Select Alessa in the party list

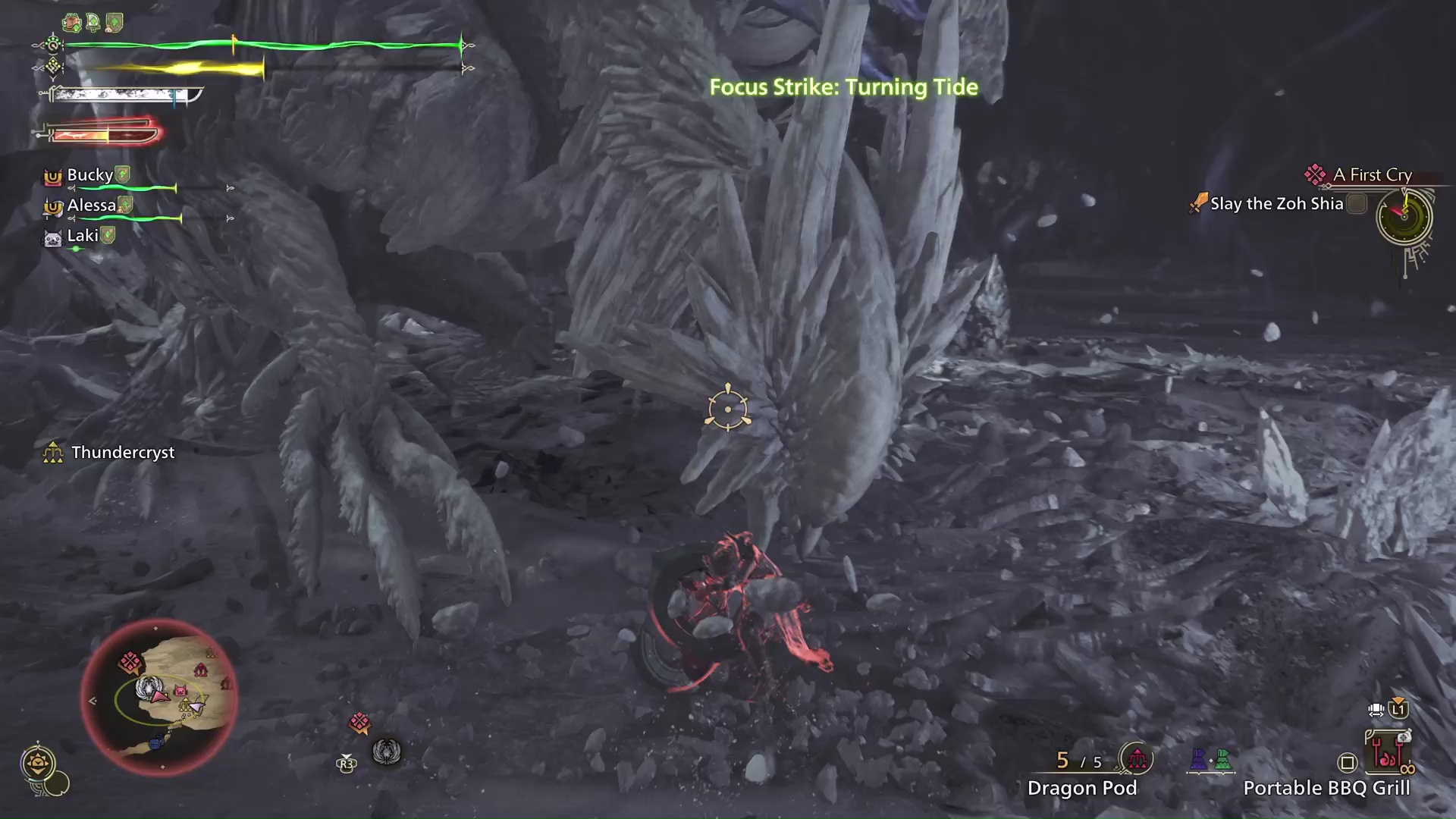[x=91, y=206]
